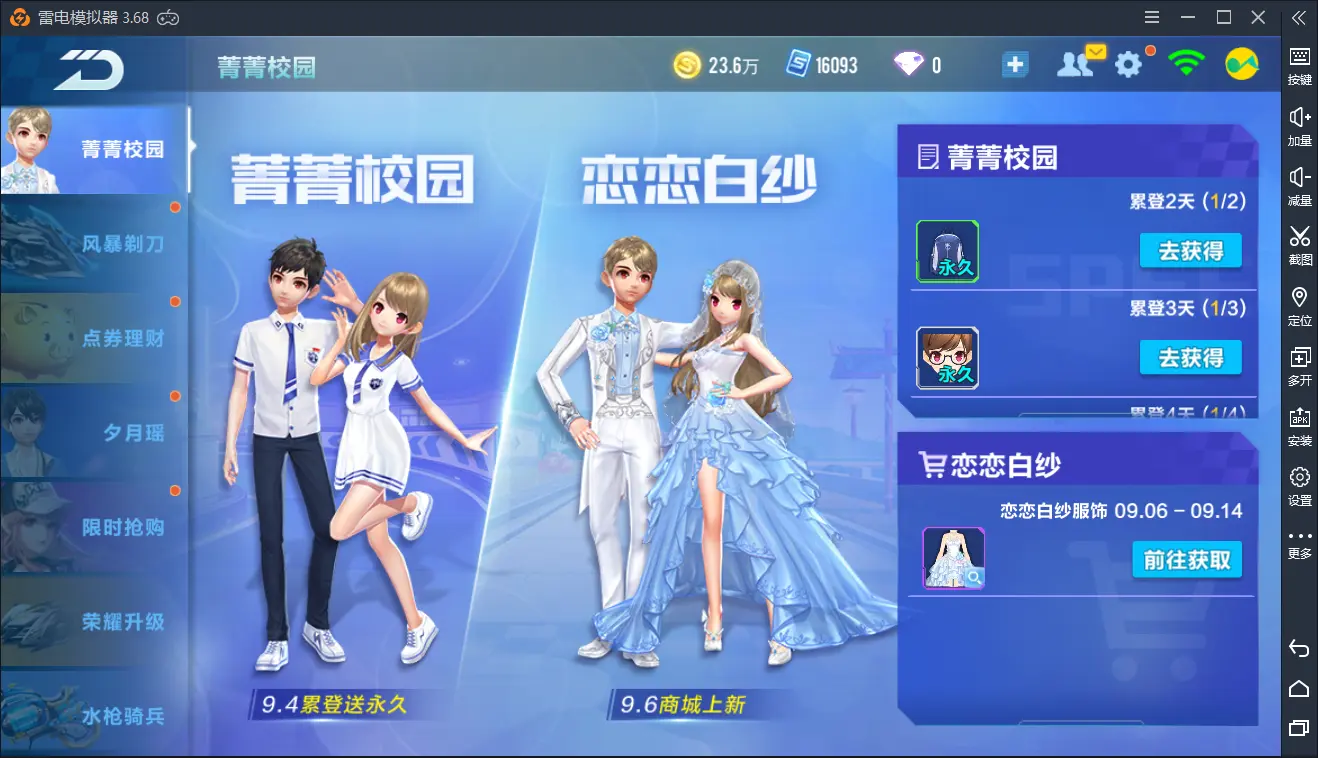
Task: Open the in-game settings gear with red dot
Action: tap(1129, 63)
